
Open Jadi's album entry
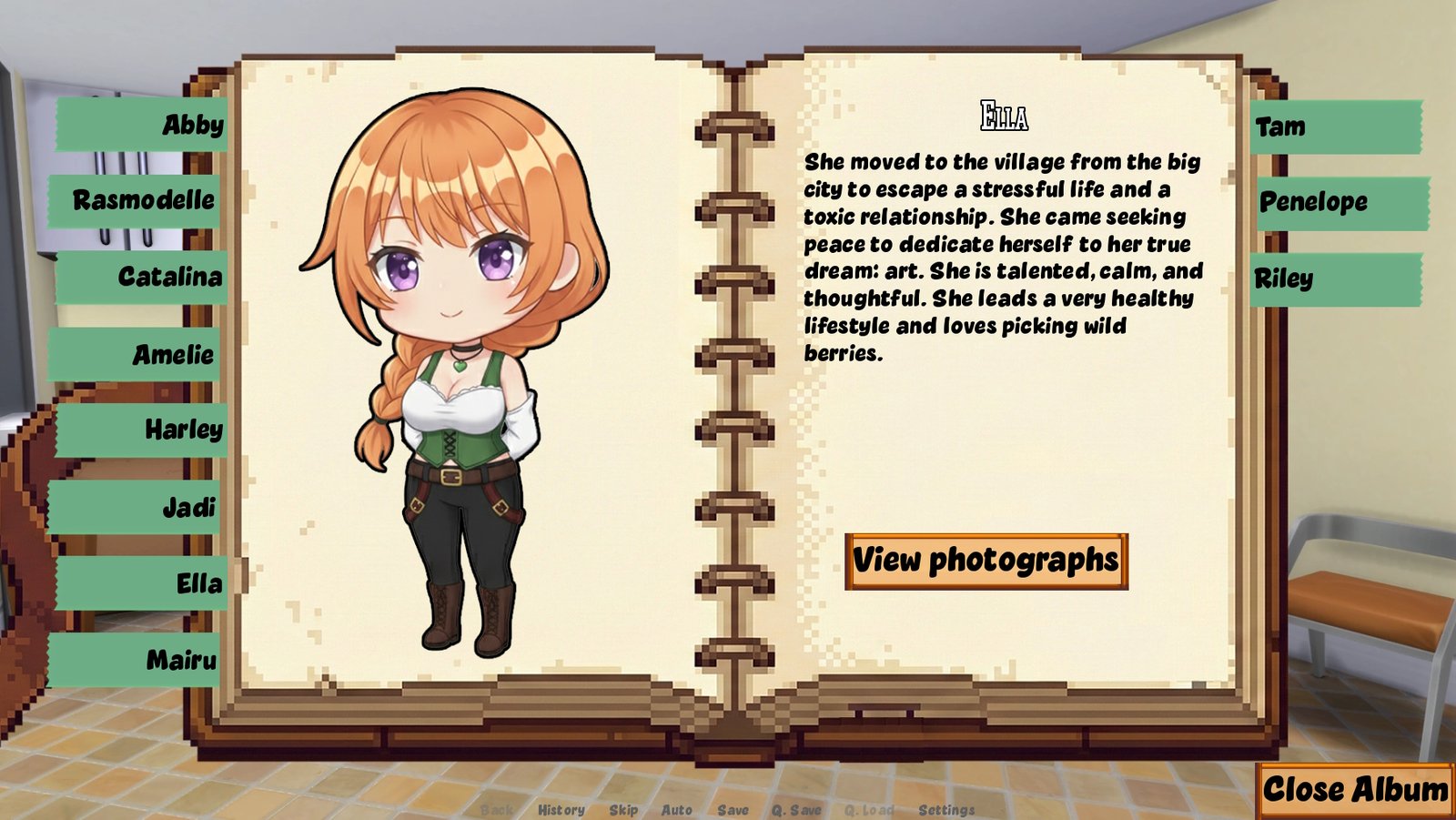coord(136,507)
